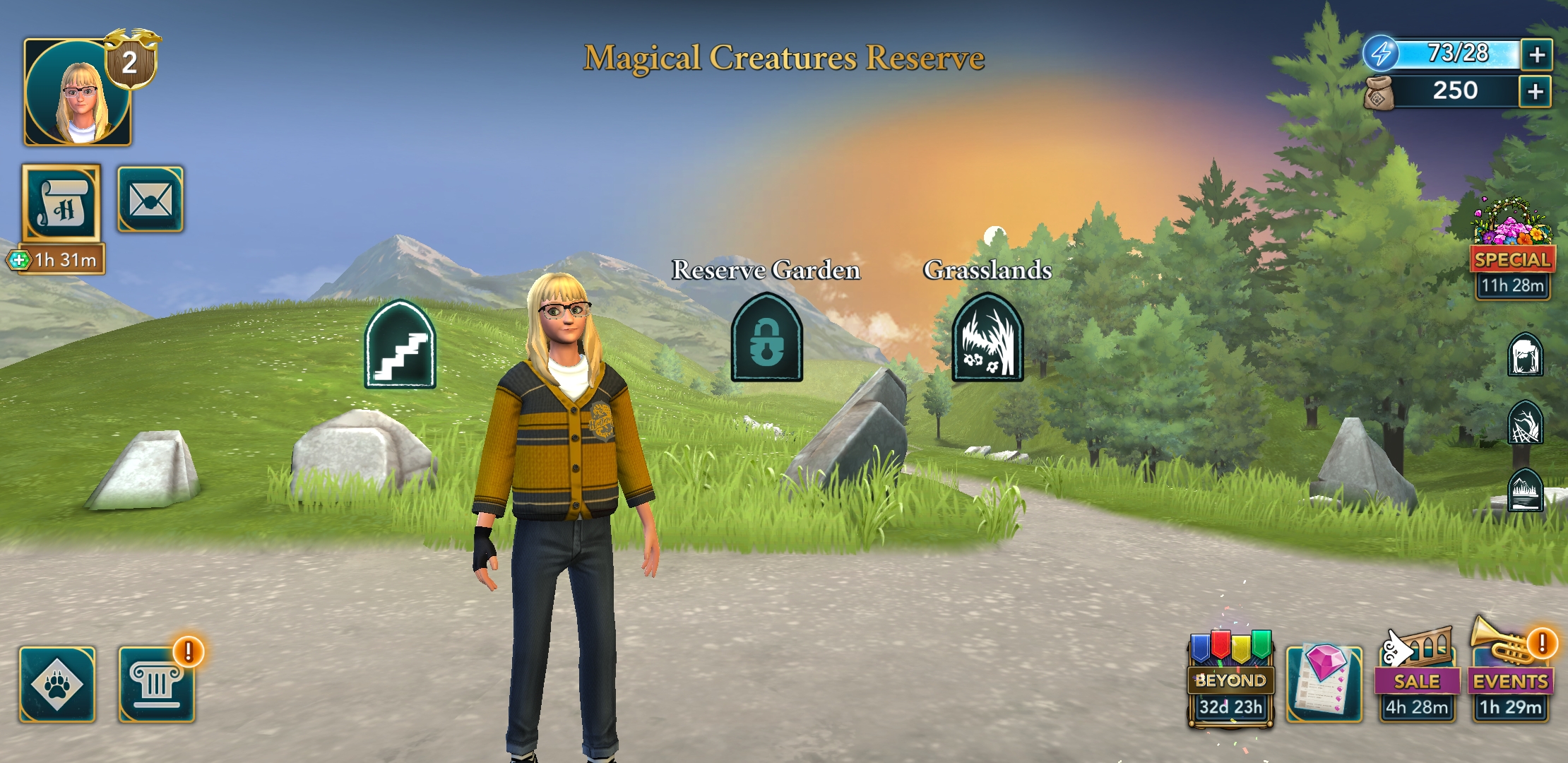Select the spider web location shortcut
The width and height of the screenshot is (1568, 763).
tap(1525, 422)
